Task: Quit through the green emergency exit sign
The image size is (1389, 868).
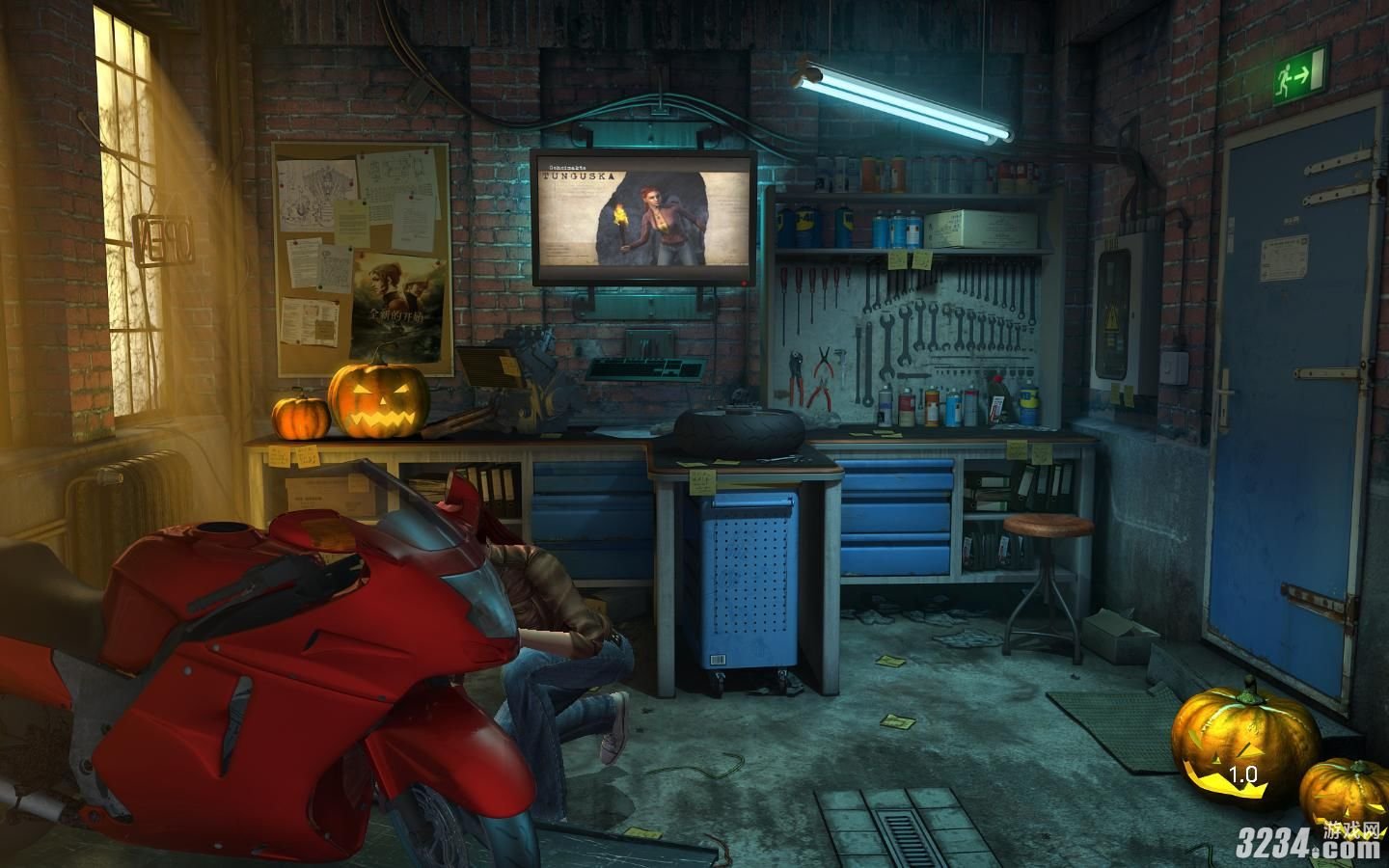Action: (1298, 74)
